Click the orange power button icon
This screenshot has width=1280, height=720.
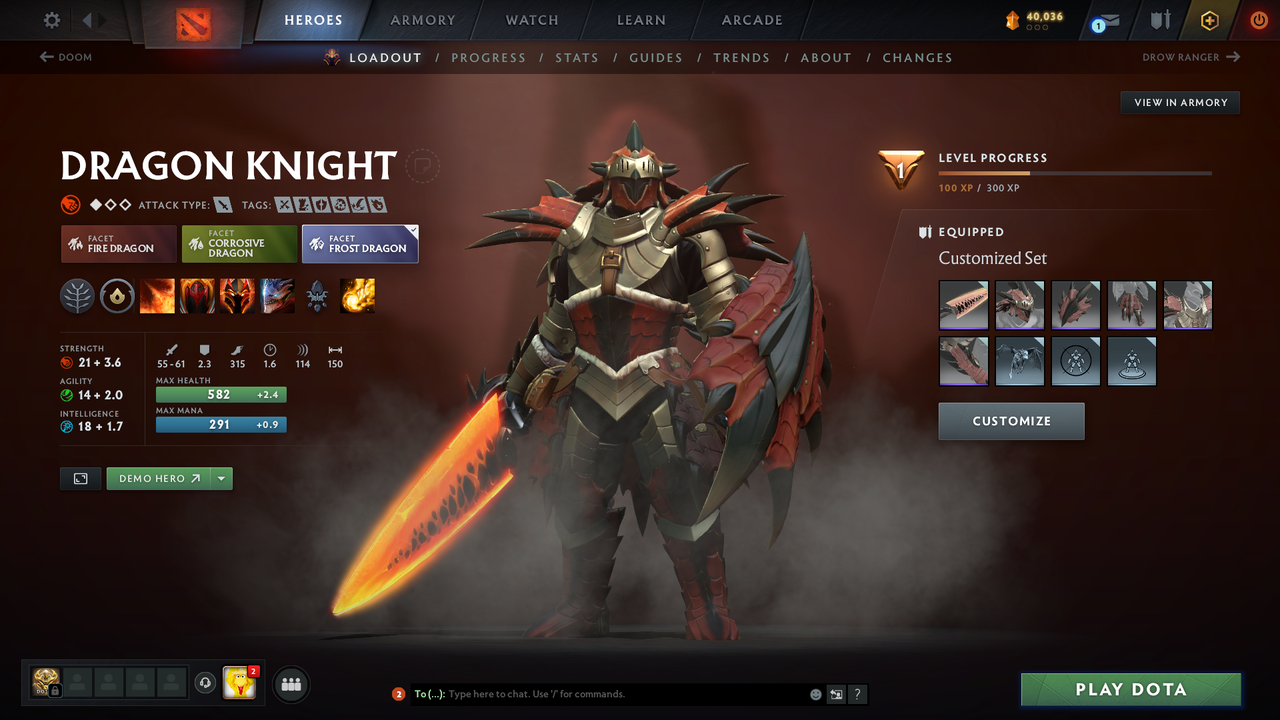pyautogui.click(x=1258, y=19)
